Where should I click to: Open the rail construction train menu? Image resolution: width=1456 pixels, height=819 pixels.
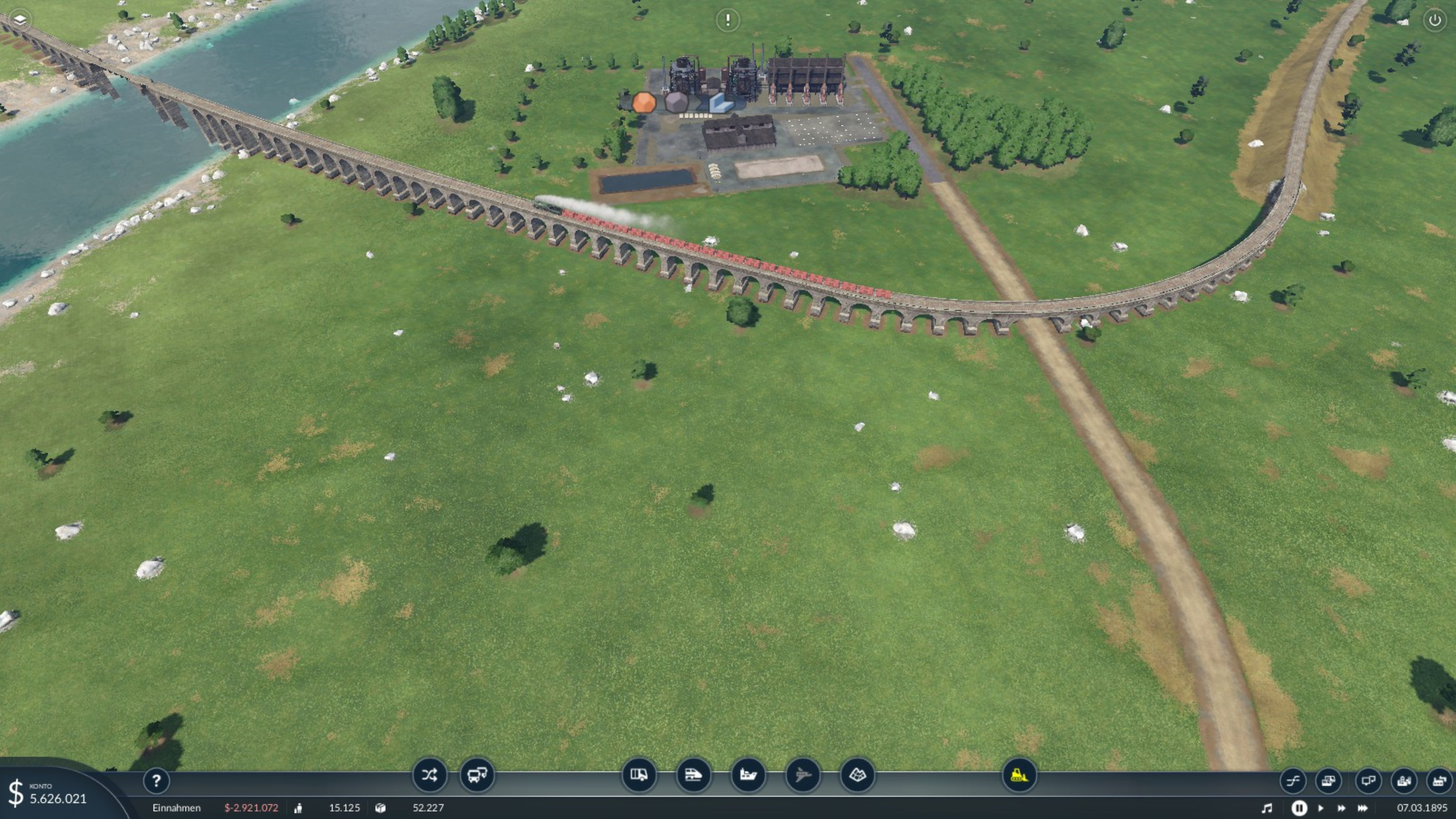click(693, 775)
